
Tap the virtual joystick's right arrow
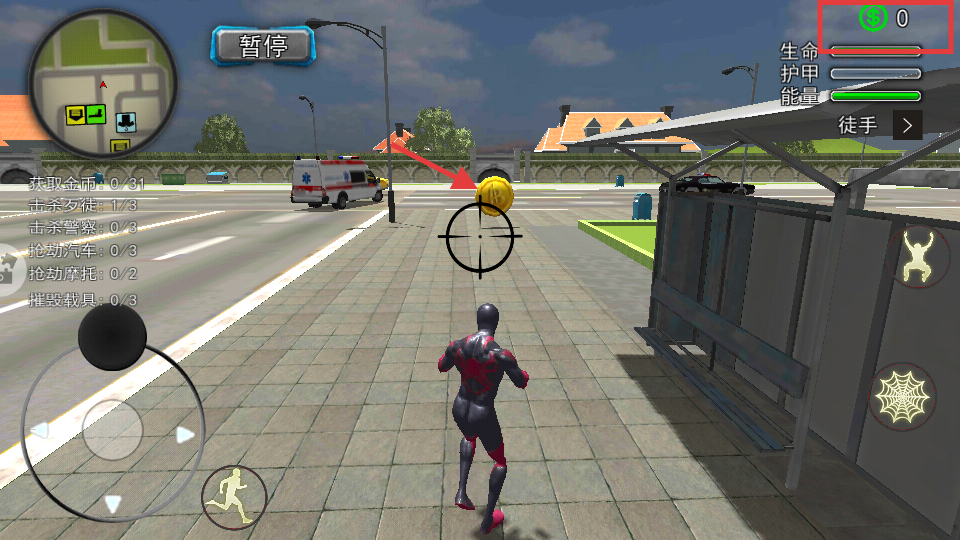click(x=185, y=434)
